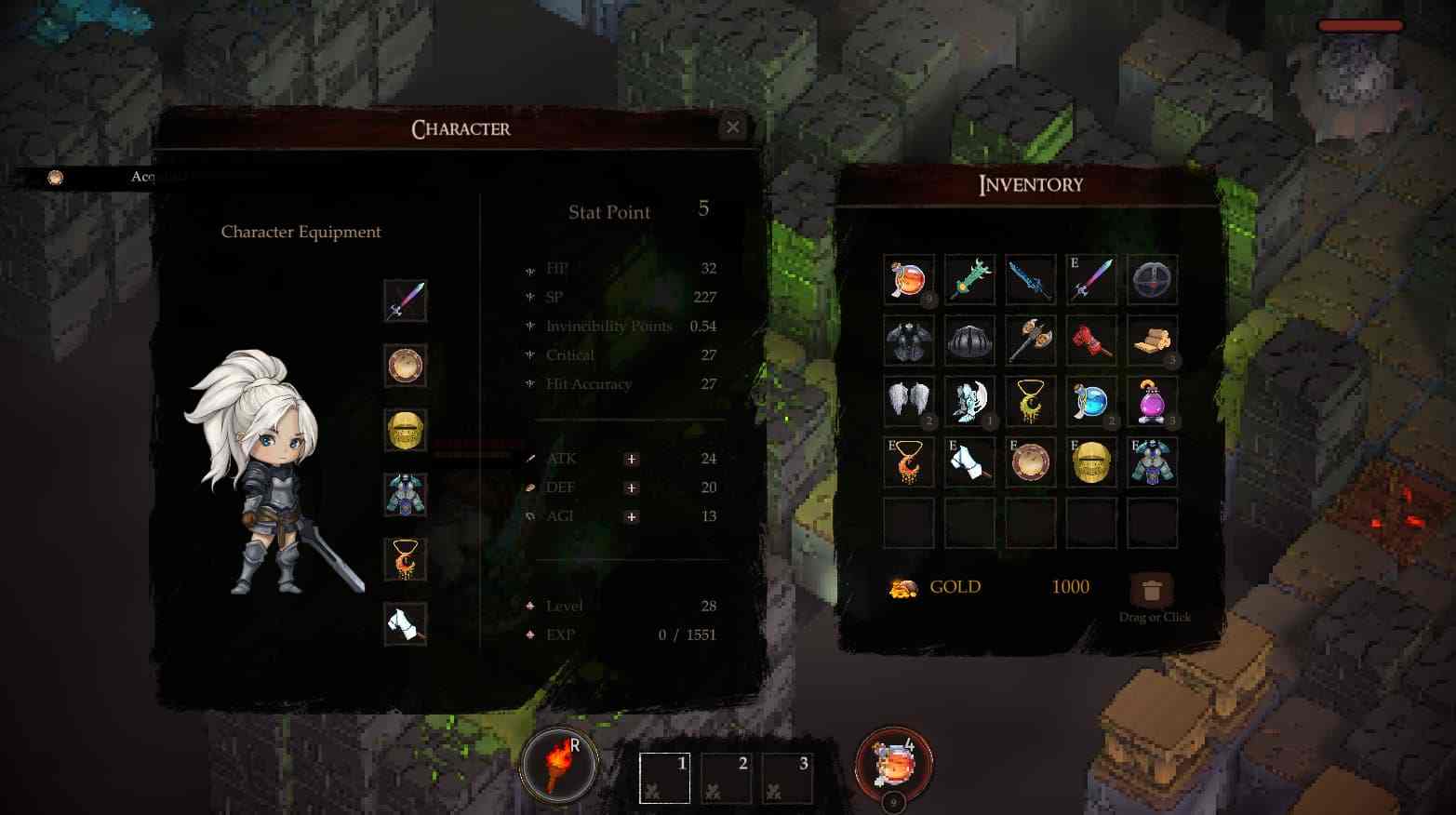This screenshot has width=1456, height=815.
Task: Click the flame torch skill icon
Action: coord(558,763)
